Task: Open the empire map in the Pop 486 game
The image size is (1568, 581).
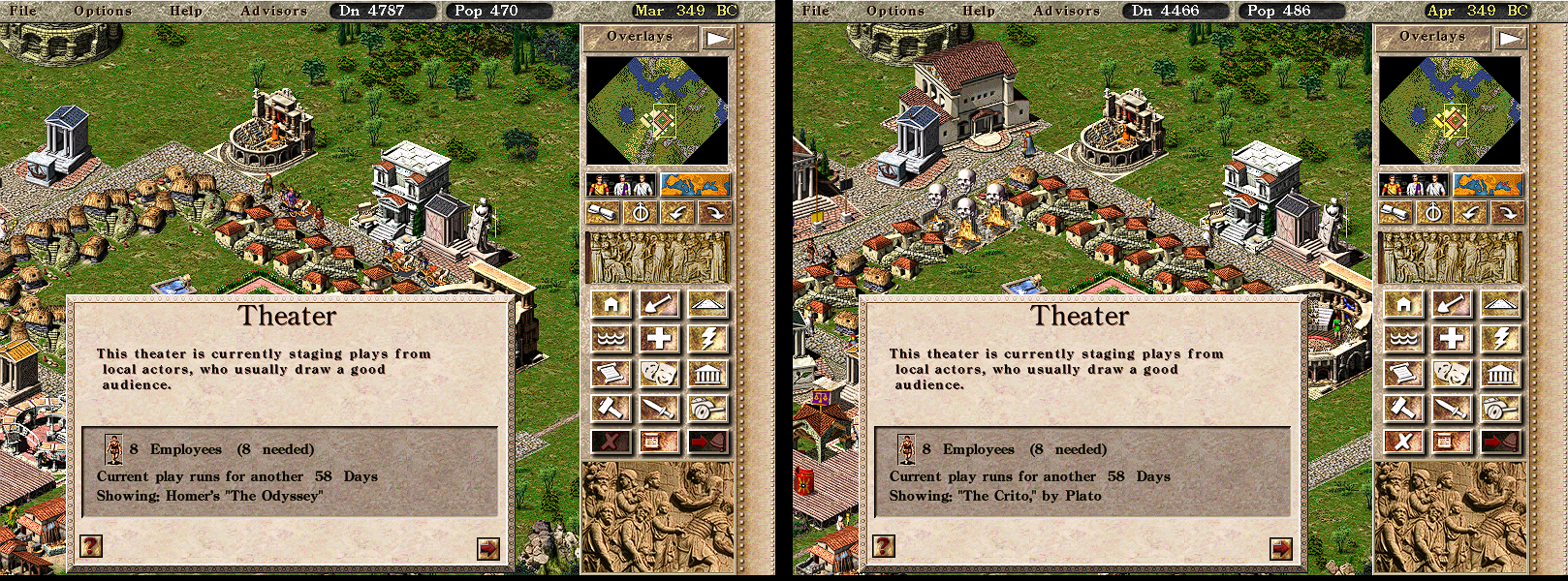Action: click(x=1489, y=184)
